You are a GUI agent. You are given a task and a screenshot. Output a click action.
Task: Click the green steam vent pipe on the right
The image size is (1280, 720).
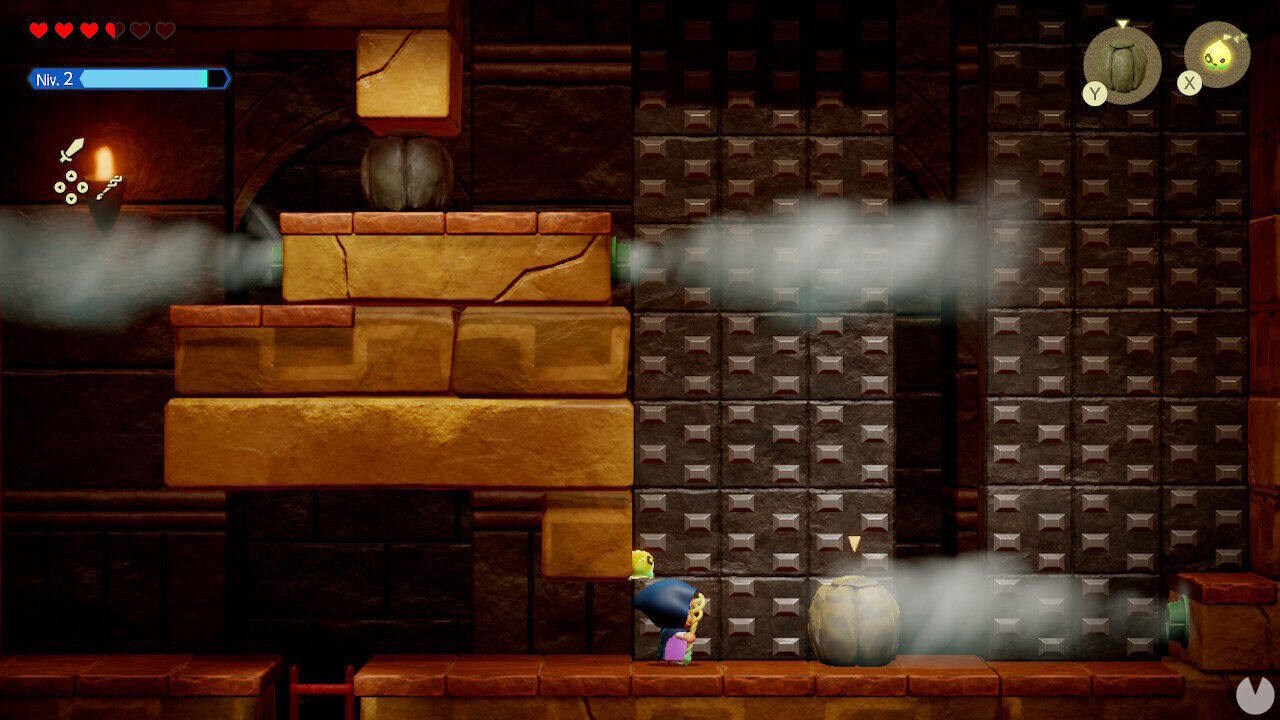[1178, 616]
